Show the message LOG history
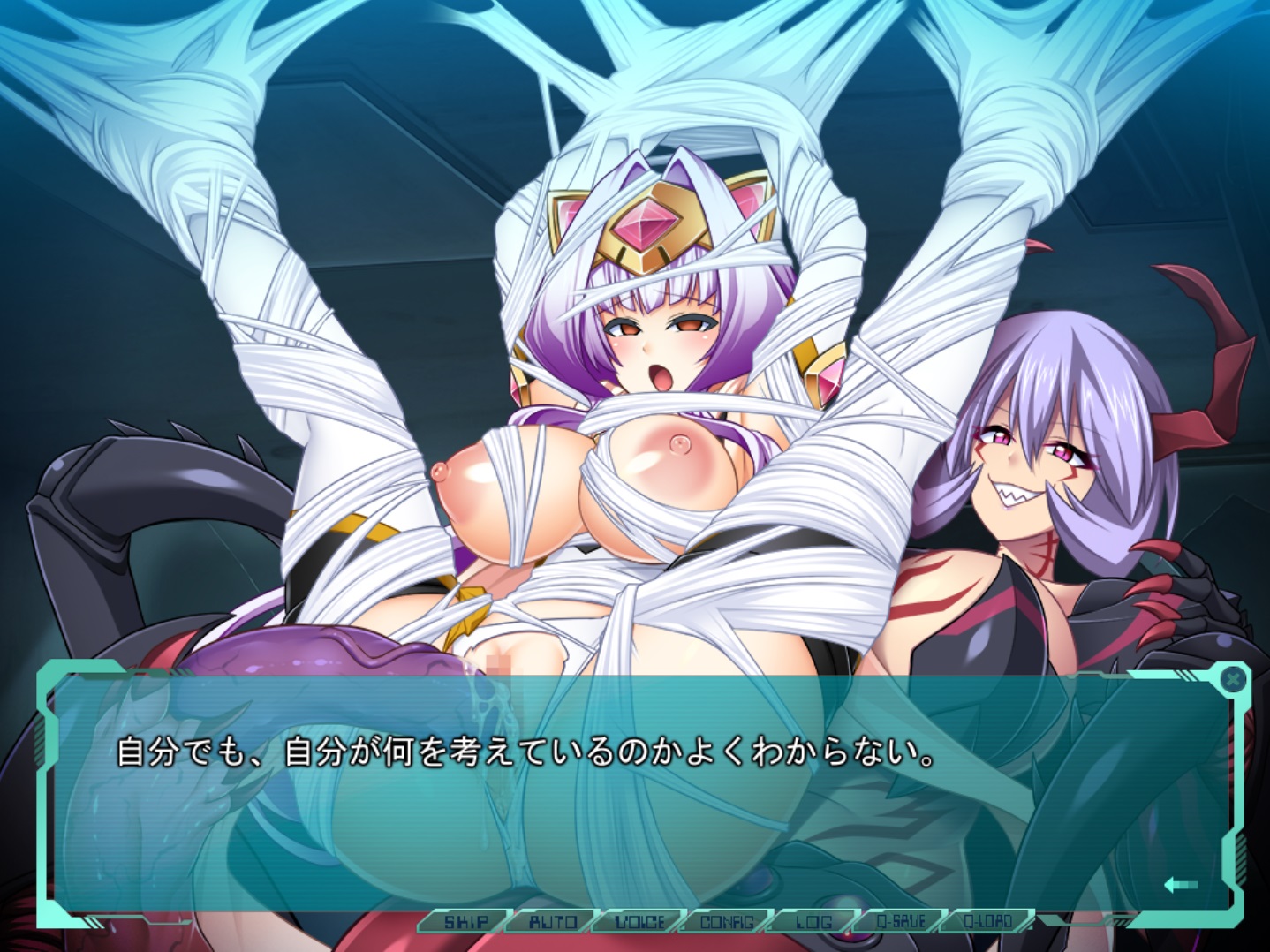1270x952 pixels. click(813, 922)
